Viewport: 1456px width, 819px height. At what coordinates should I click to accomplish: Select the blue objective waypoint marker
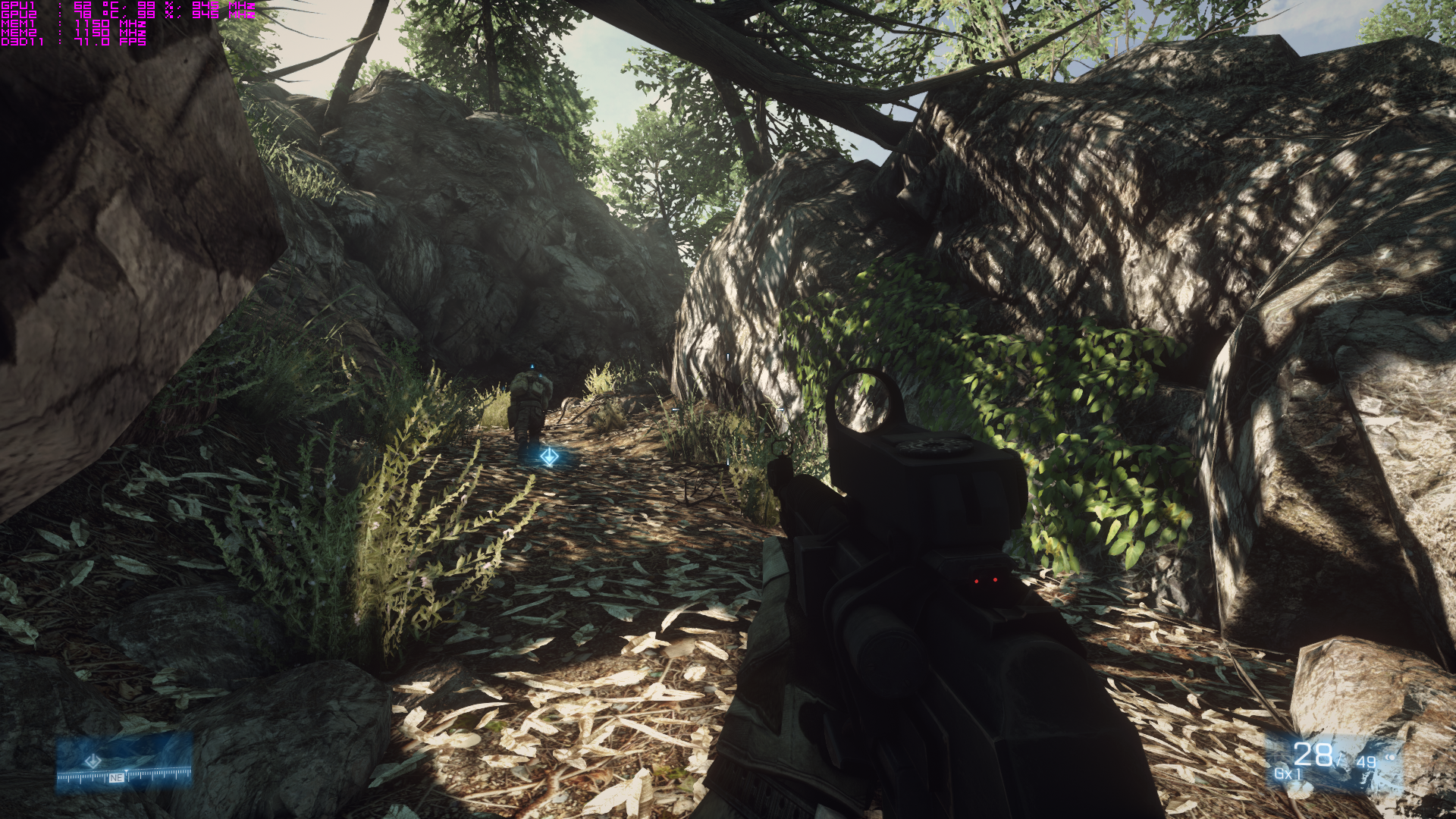point(549,457)
